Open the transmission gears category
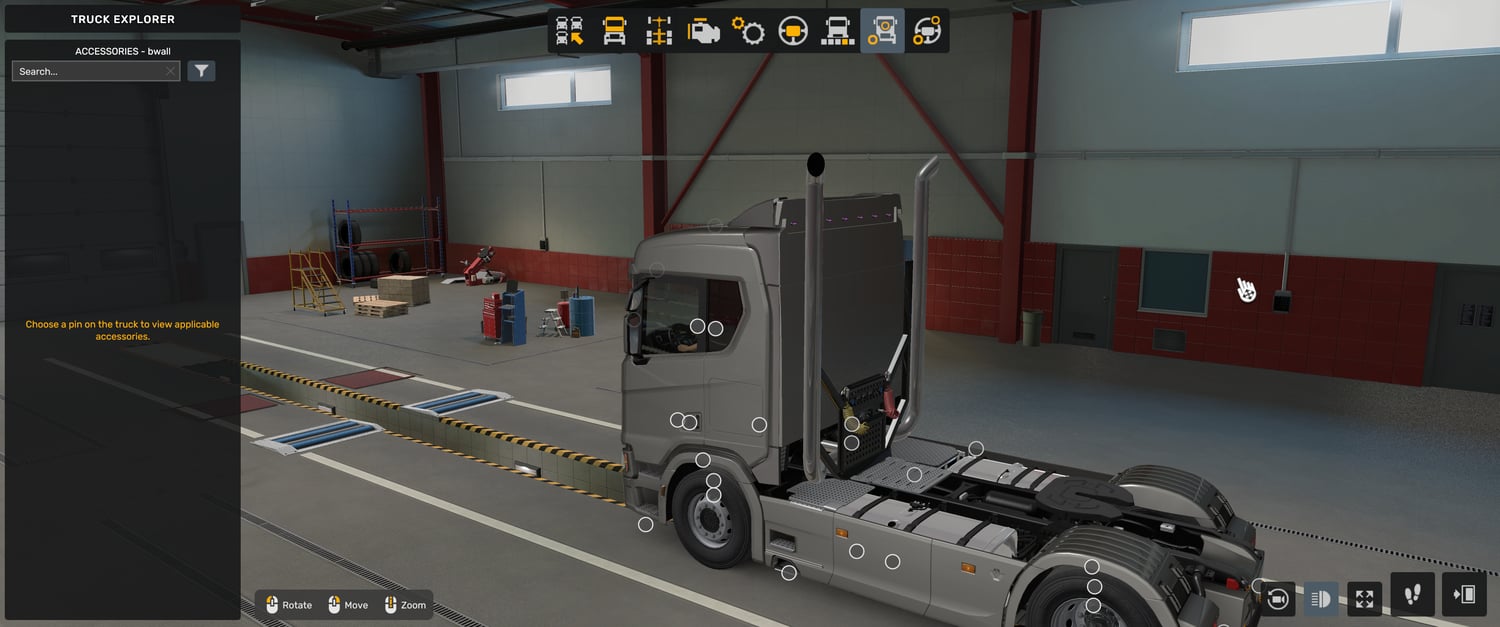The height and width of the screenshot is (627, 1500). (748, 31)
